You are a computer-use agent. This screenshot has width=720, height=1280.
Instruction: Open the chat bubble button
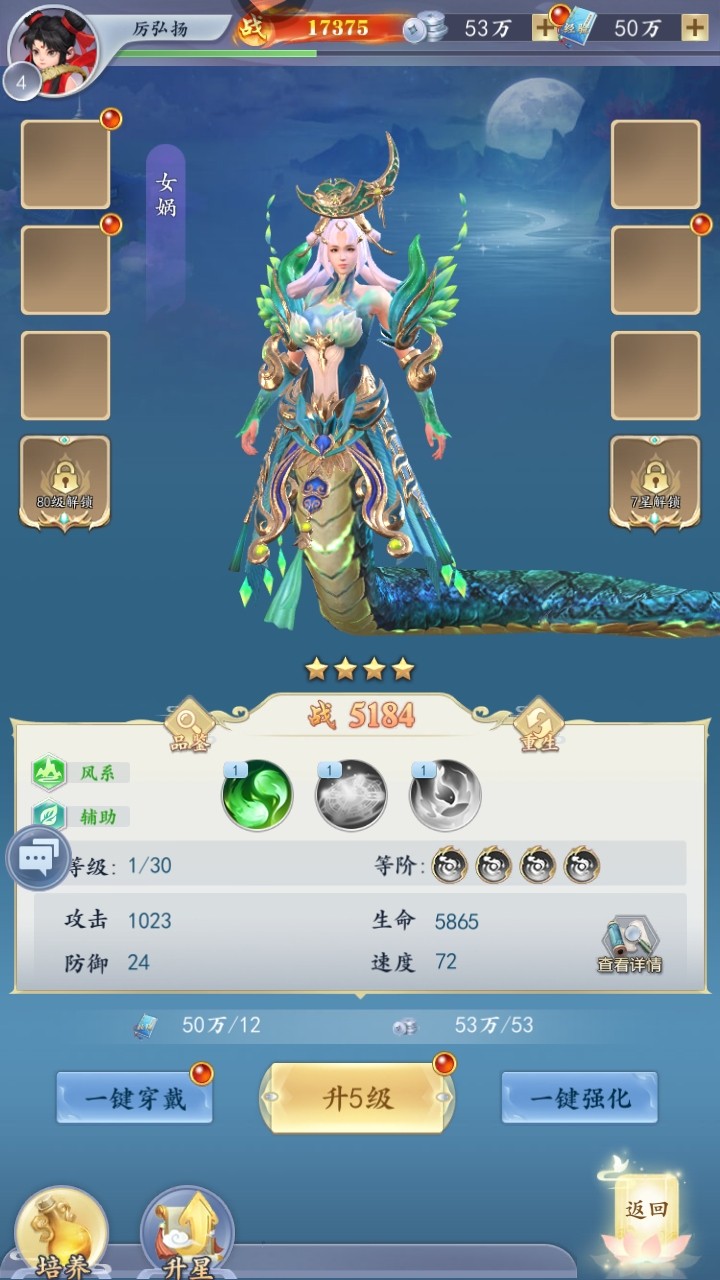(39, 858)
